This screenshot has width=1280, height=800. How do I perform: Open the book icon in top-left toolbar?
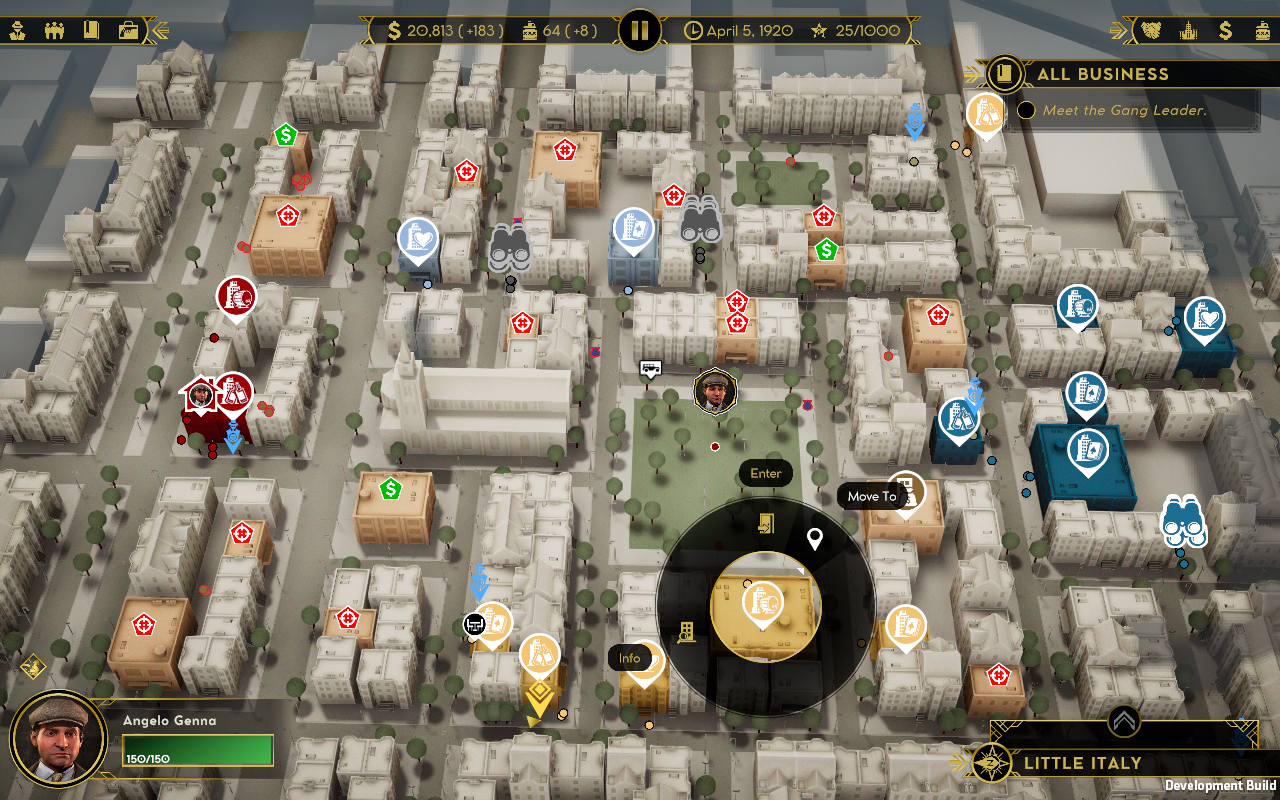pyautogui.click(x=91, y=30)
